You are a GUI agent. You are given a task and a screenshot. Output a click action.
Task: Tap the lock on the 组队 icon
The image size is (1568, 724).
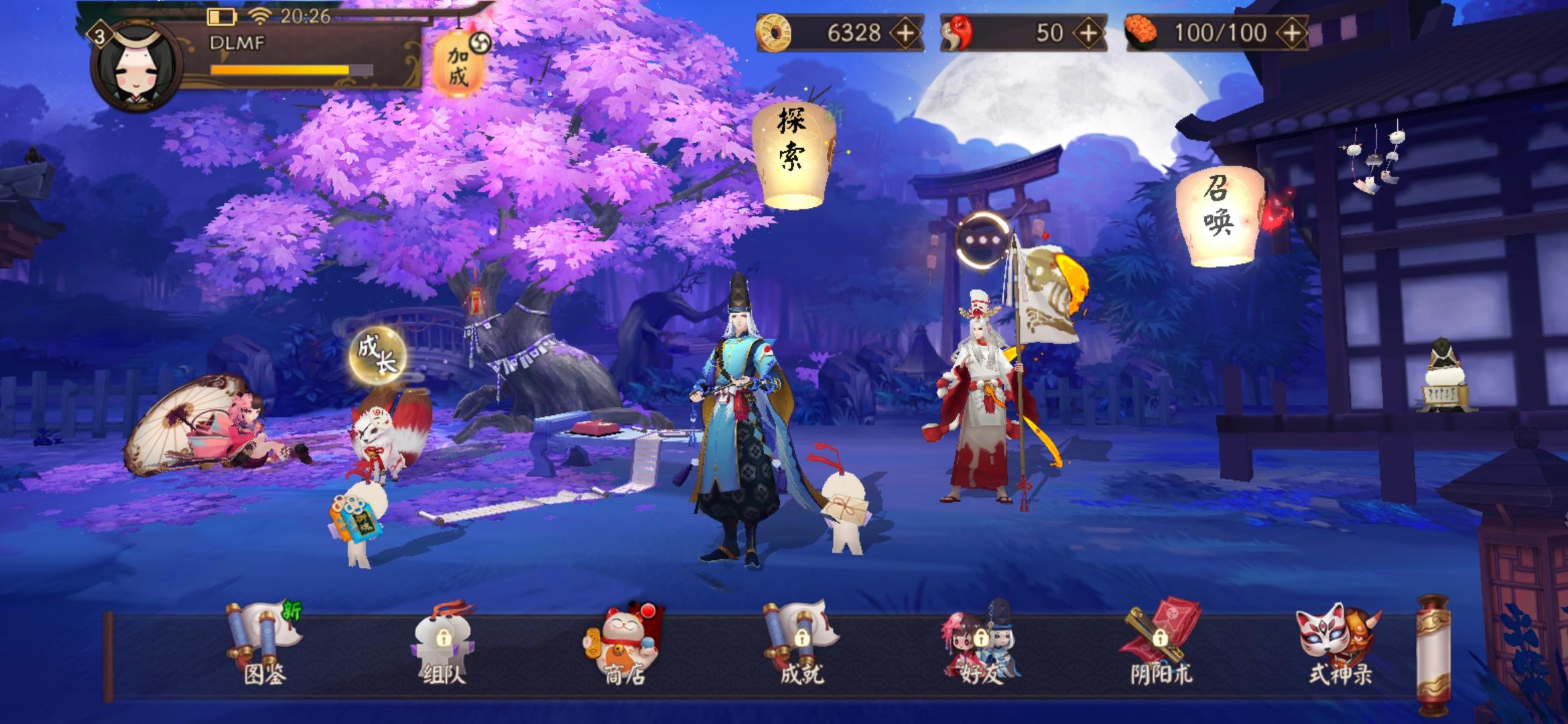(444, 638)
